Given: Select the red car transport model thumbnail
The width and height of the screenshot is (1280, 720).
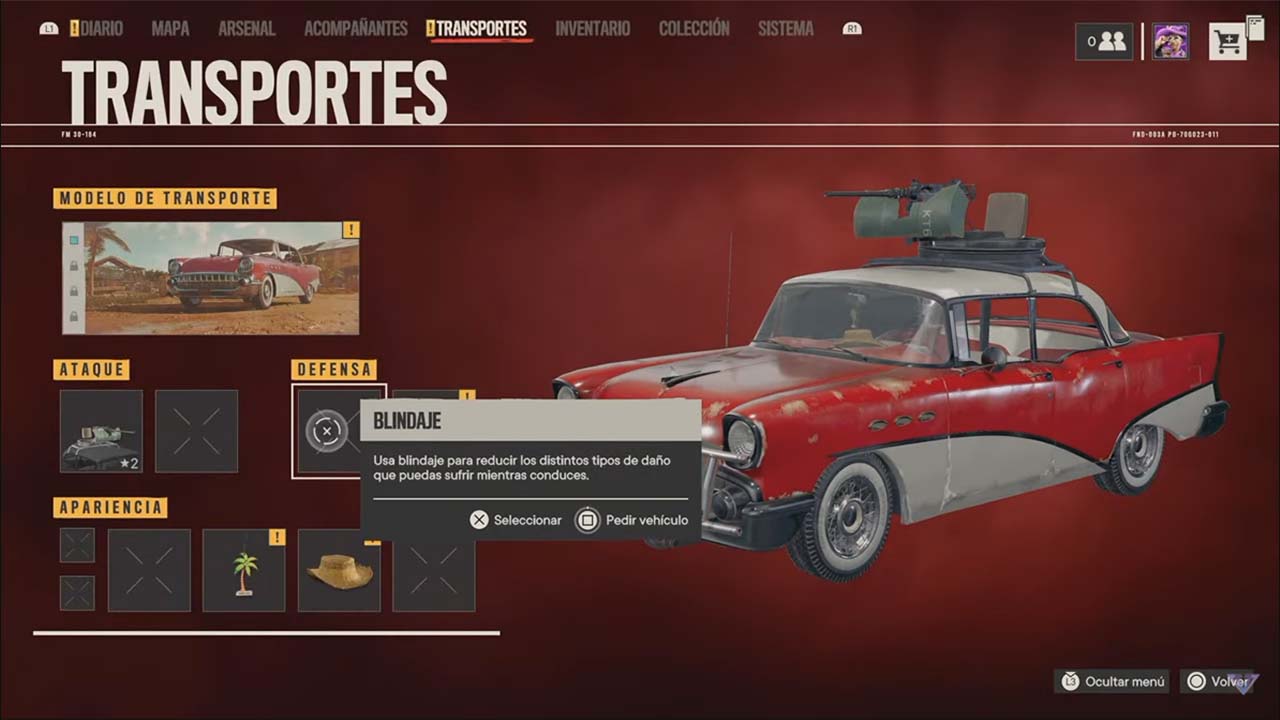Looking at the screenshot, I should coord(221,278).
